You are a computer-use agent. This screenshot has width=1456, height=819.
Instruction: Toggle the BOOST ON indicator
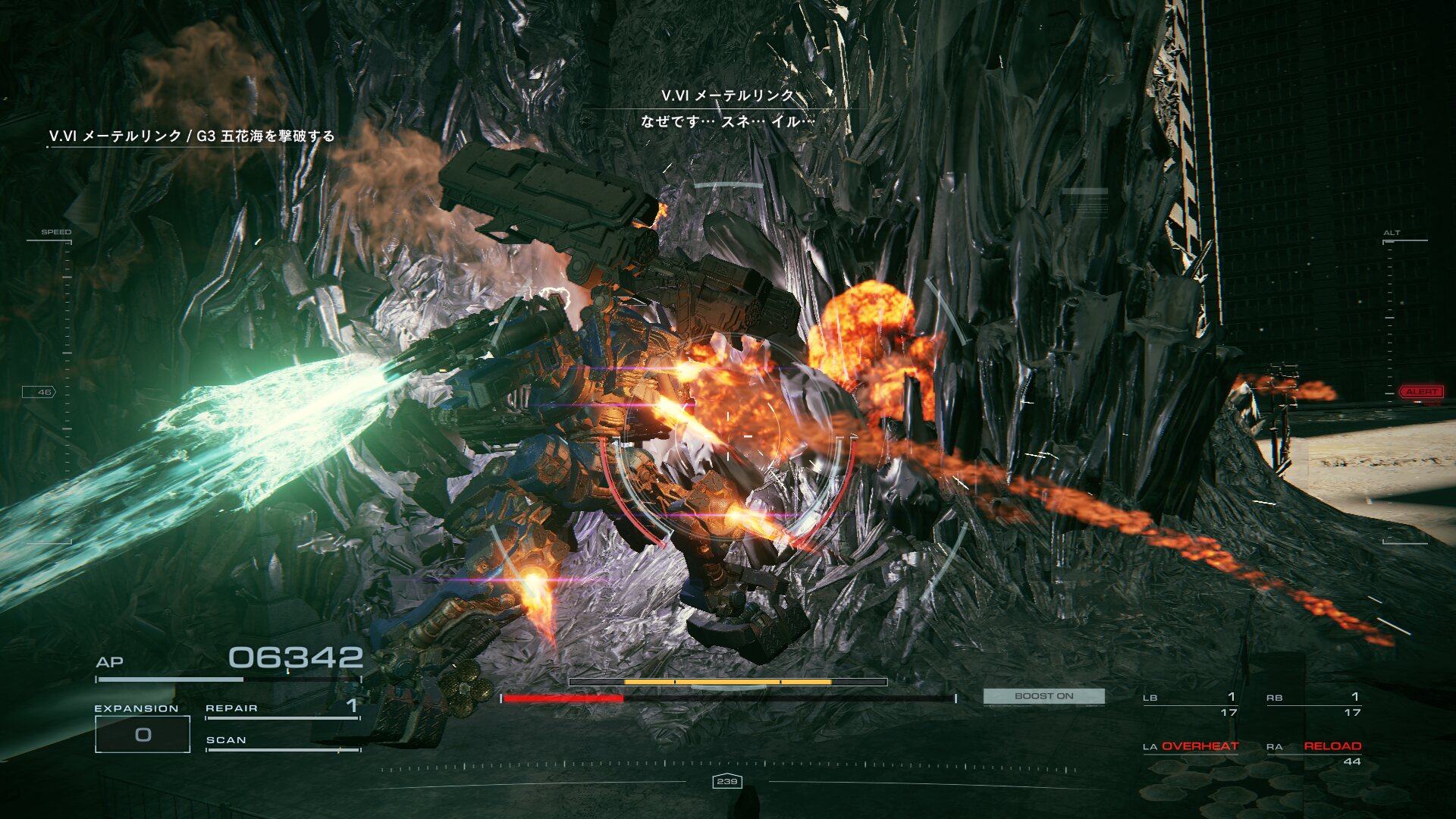pos(1043,696)
